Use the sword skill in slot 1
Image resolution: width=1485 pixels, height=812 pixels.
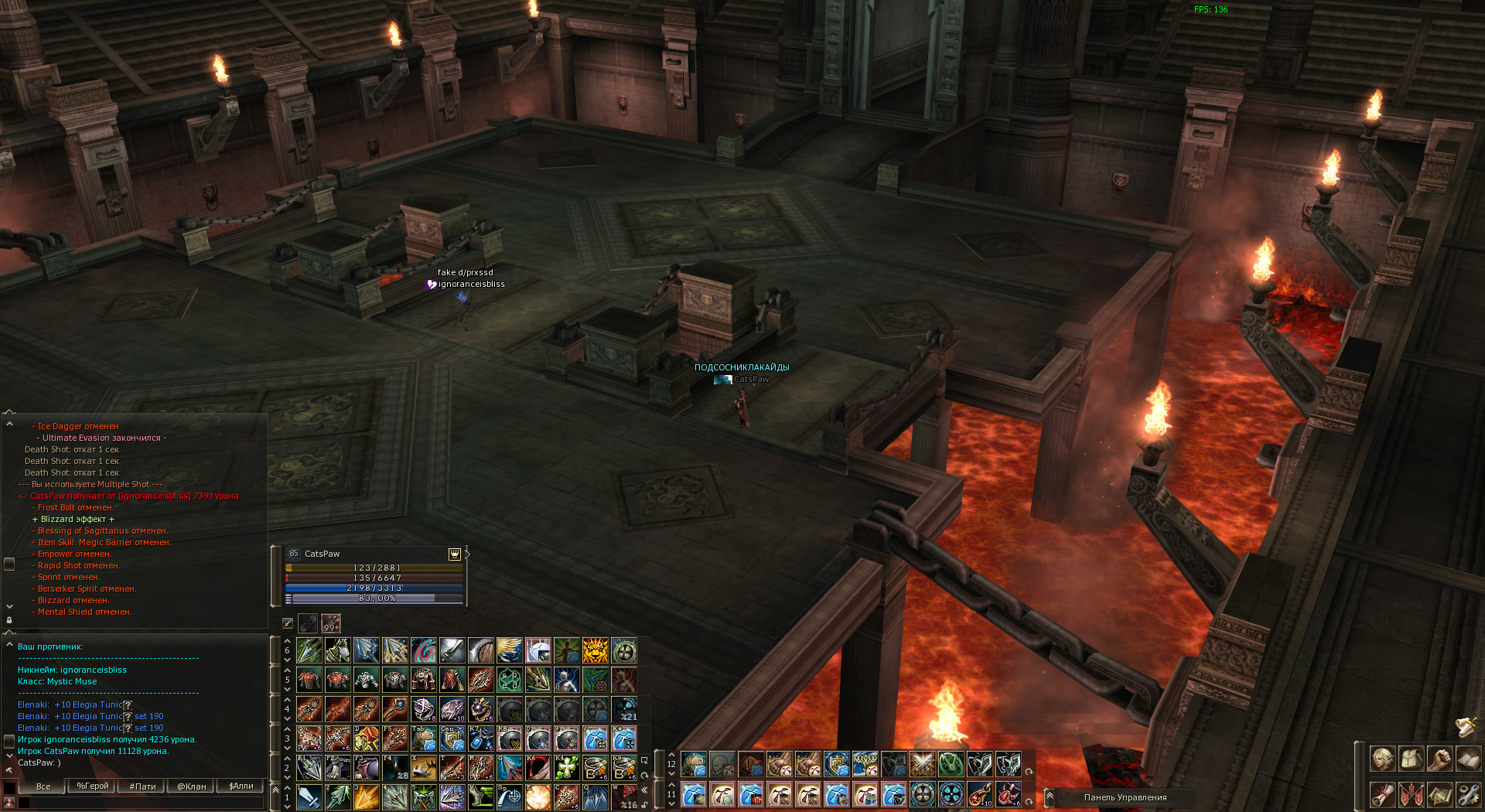pyautogui.click(x=309, y=797)
